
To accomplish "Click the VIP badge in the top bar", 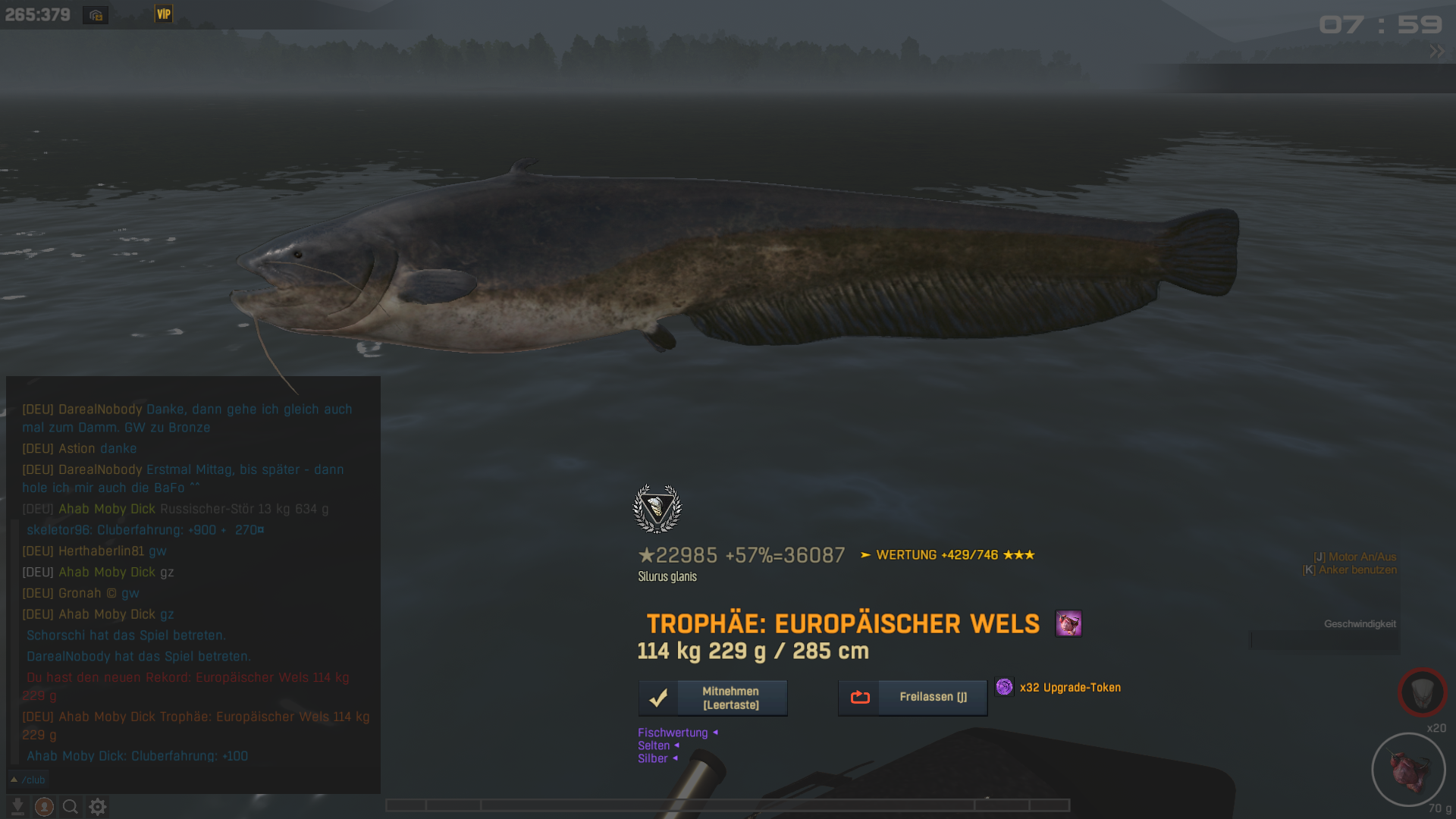I will point(164,14).
